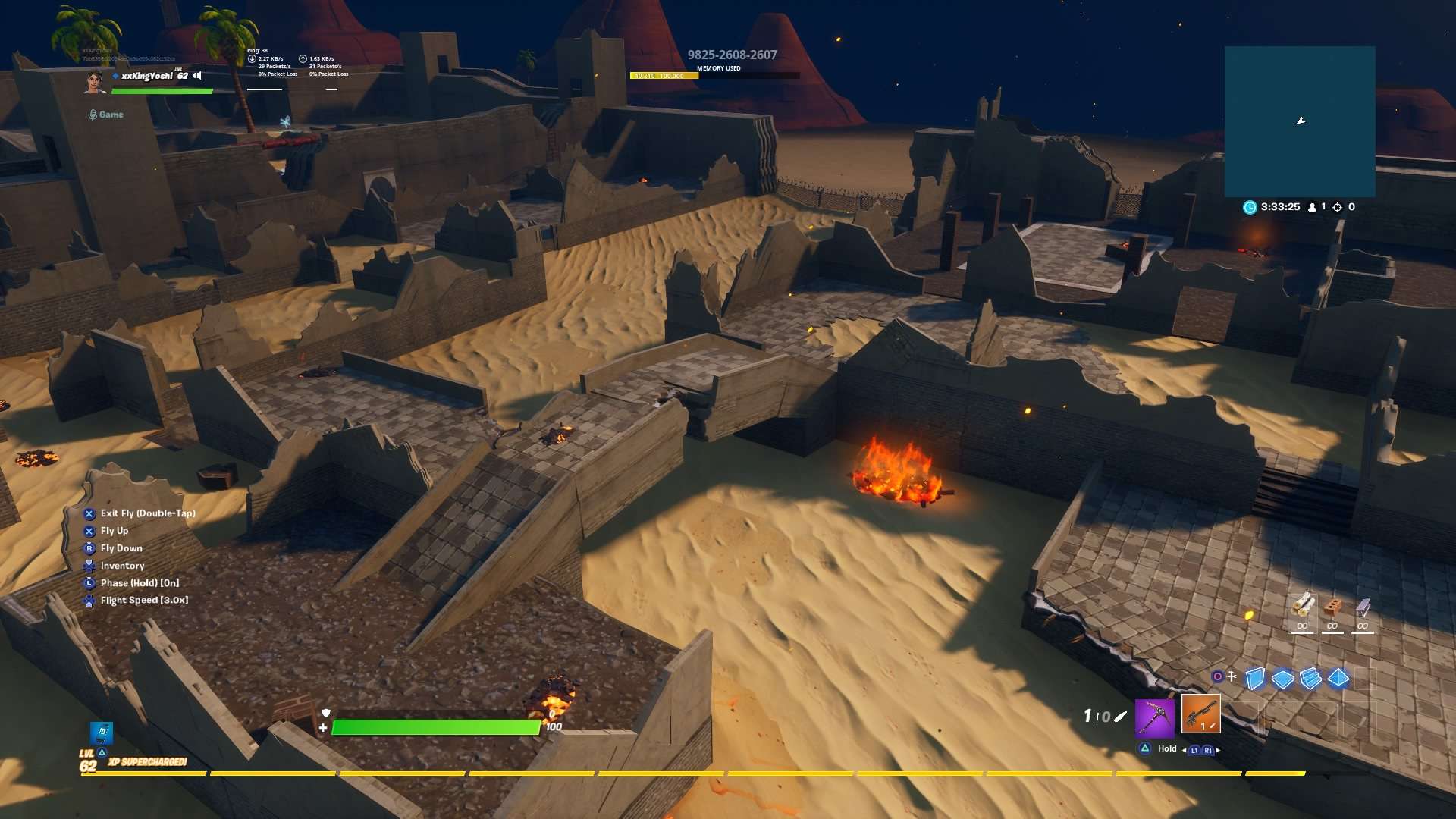Select the purple pickaxe hotbar slot
The image size is (1456, 819).
pyautogui.click(x=1154, y=717)
